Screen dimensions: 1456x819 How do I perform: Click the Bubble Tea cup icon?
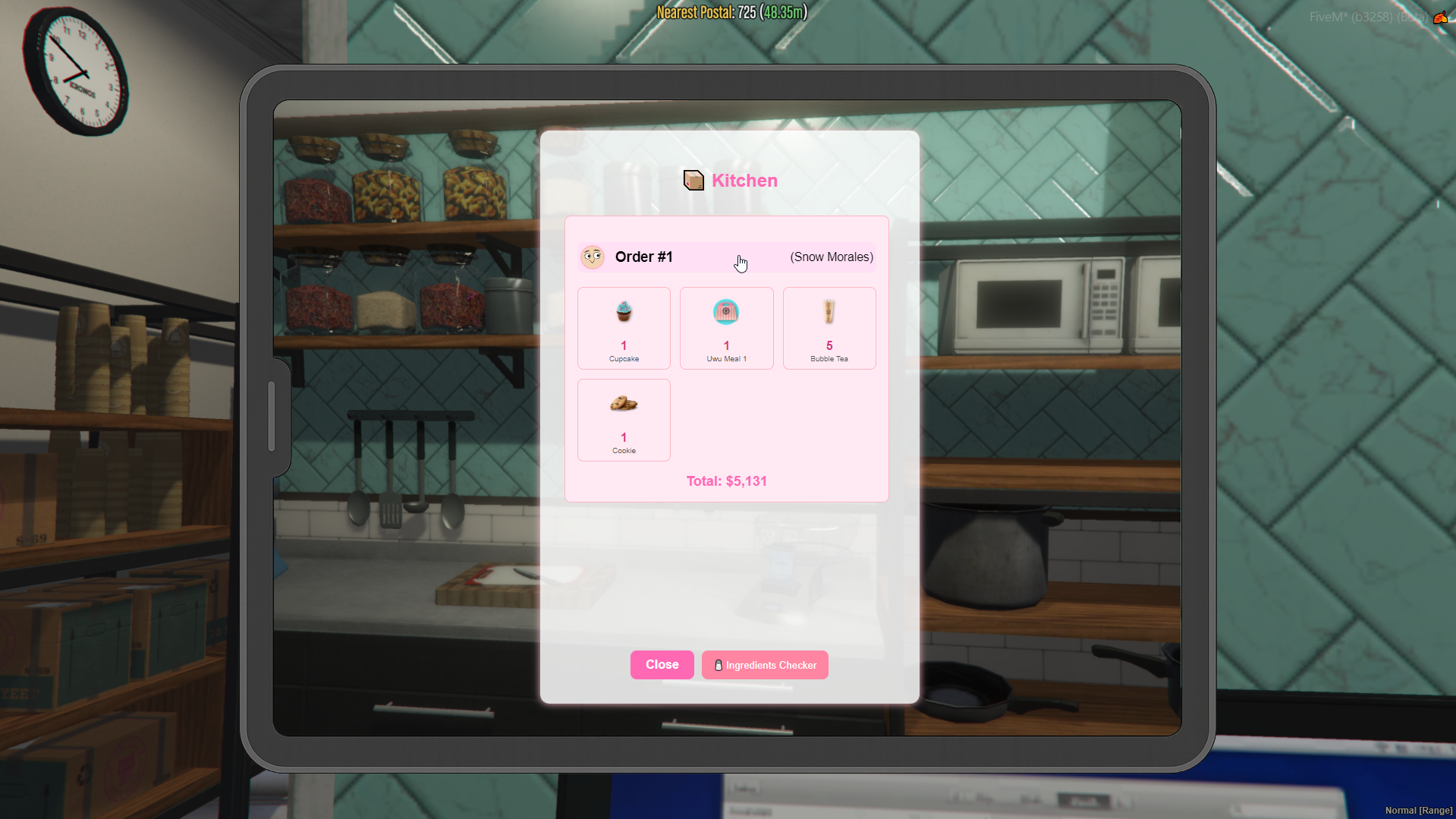click(829, 311)
